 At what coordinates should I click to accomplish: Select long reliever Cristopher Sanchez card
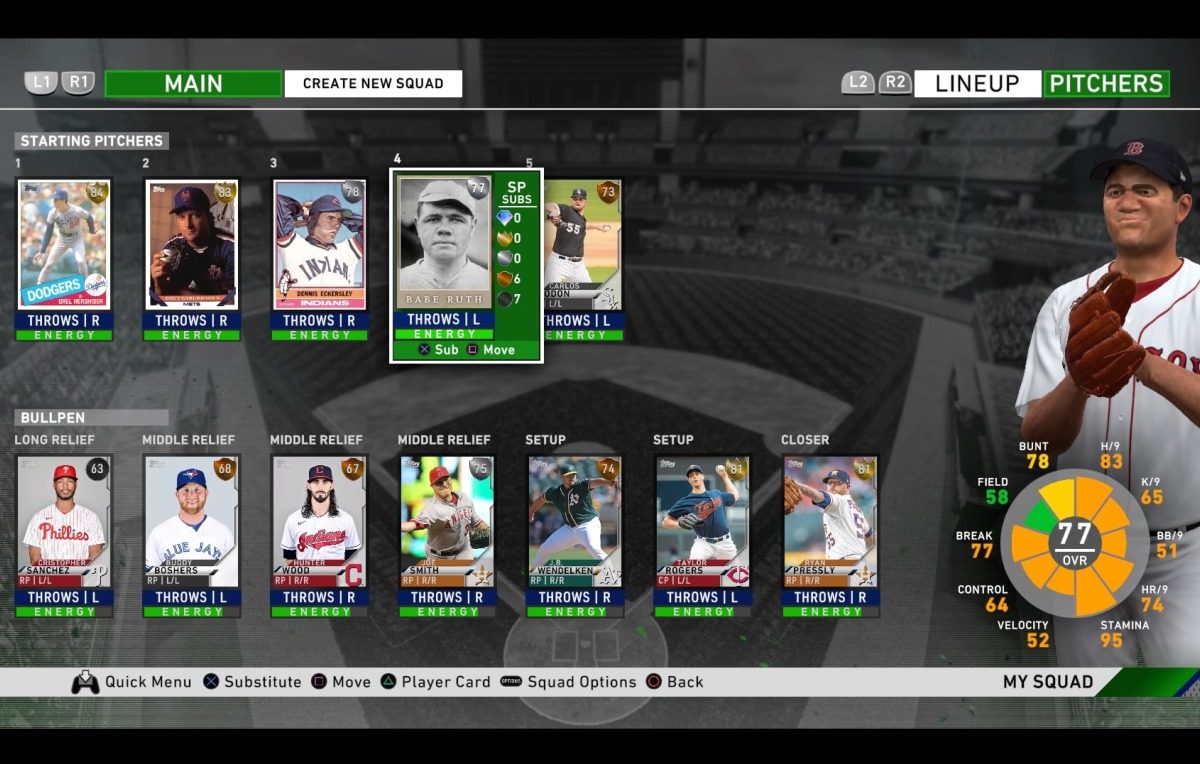(x=64, y=523)
